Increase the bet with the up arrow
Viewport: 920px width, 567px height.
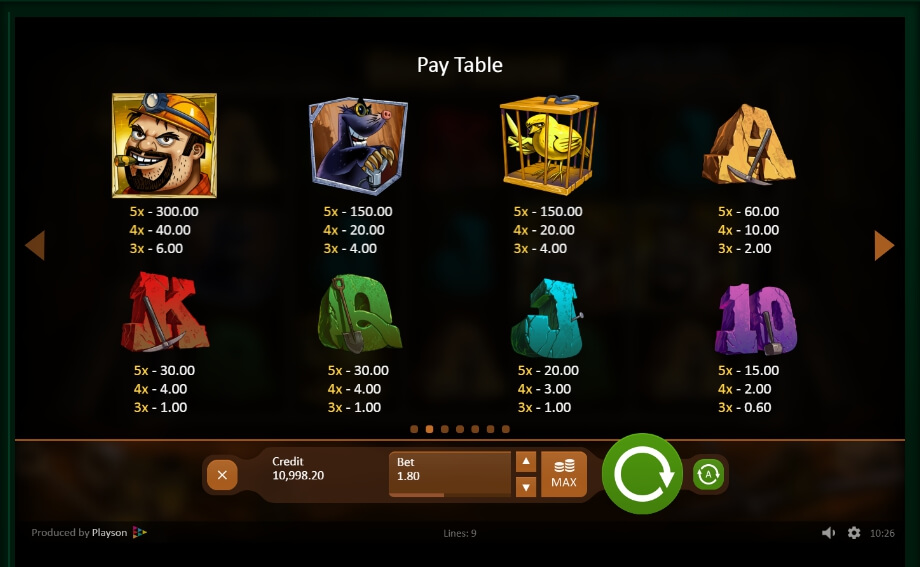click(526, 462)
